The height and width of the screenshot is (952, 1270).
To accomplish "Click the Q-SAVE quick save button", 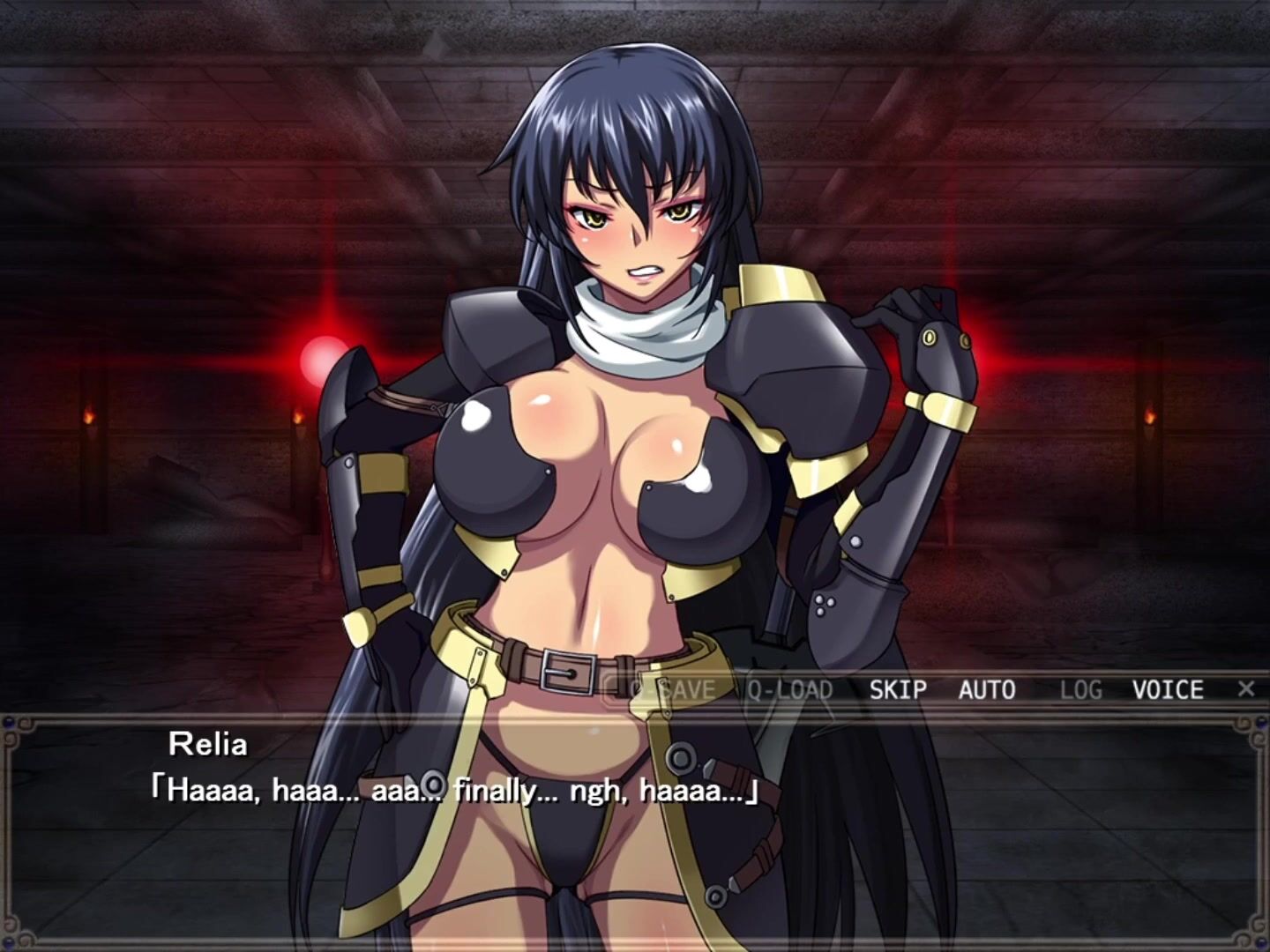I will pos(670,689).
